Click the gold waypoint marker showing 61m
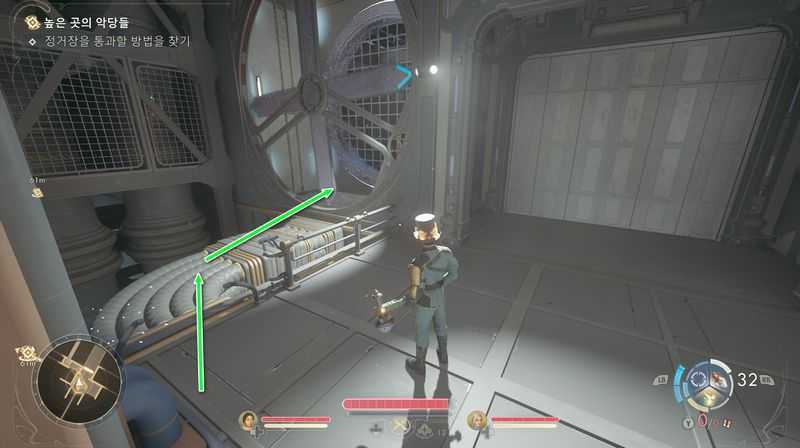Screen dimensions: 800x448 [x=36, y=191]
